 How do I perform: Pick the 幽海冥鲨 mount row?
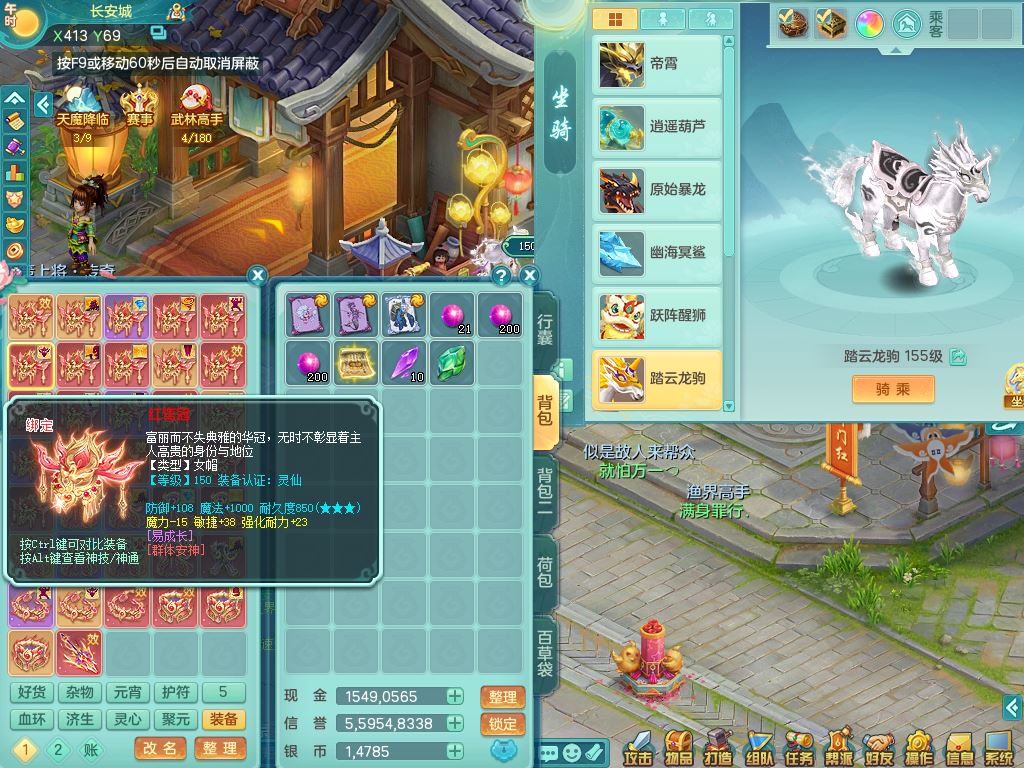tap(657, 253)
